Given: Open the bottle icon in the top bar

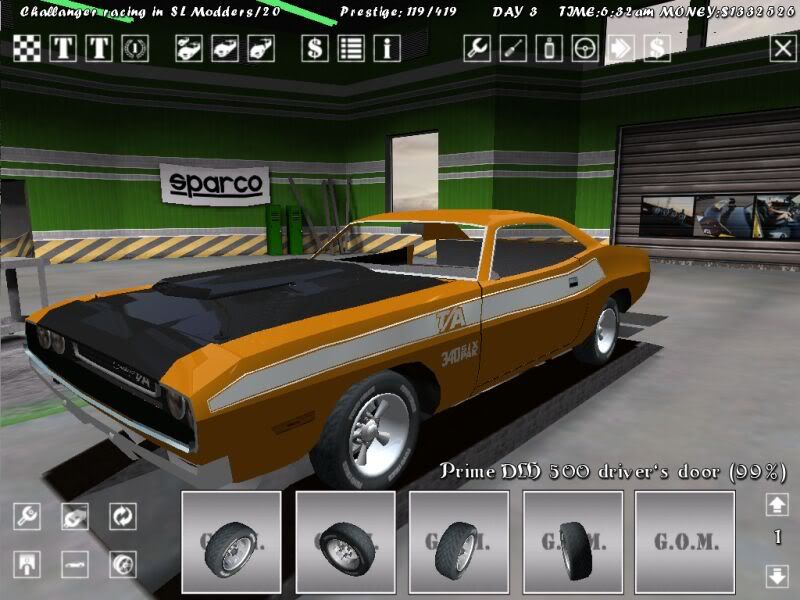Looking at the screenshot, I should [549, 48].
